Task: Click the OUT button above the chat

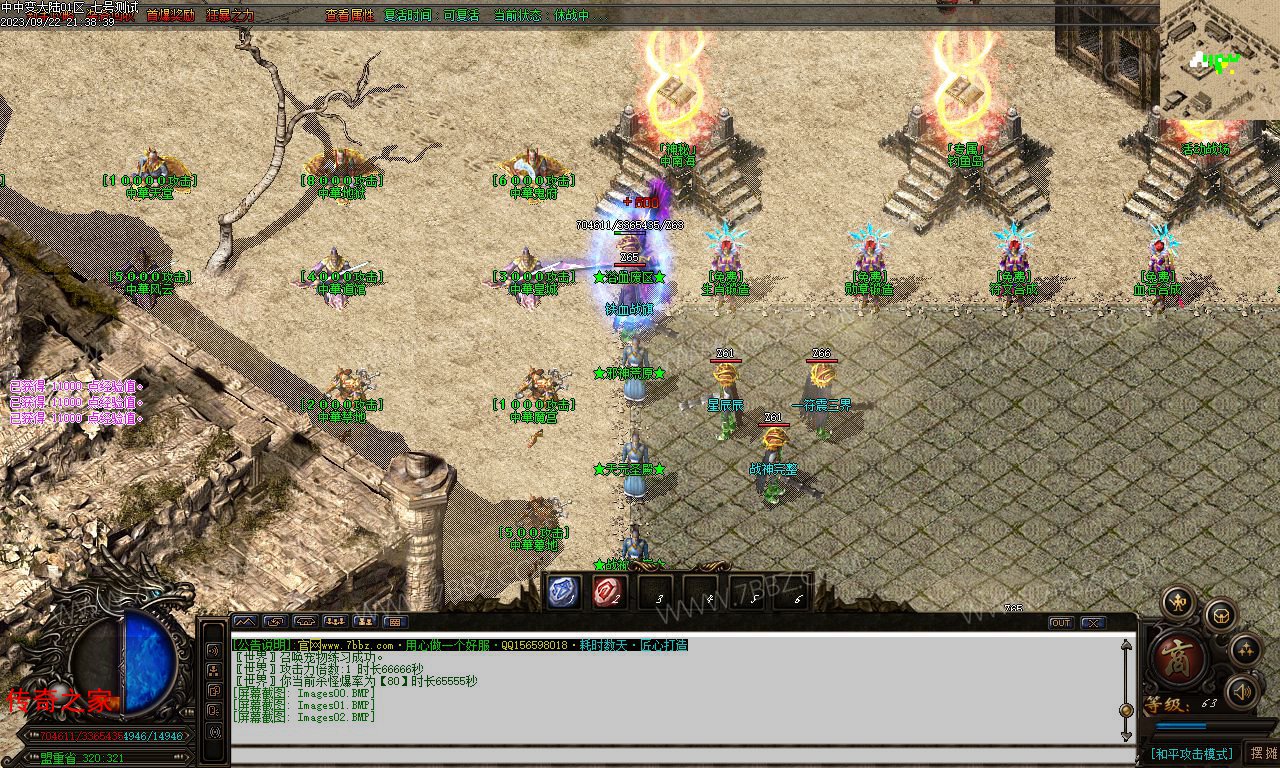Action: pos(1061,622)
